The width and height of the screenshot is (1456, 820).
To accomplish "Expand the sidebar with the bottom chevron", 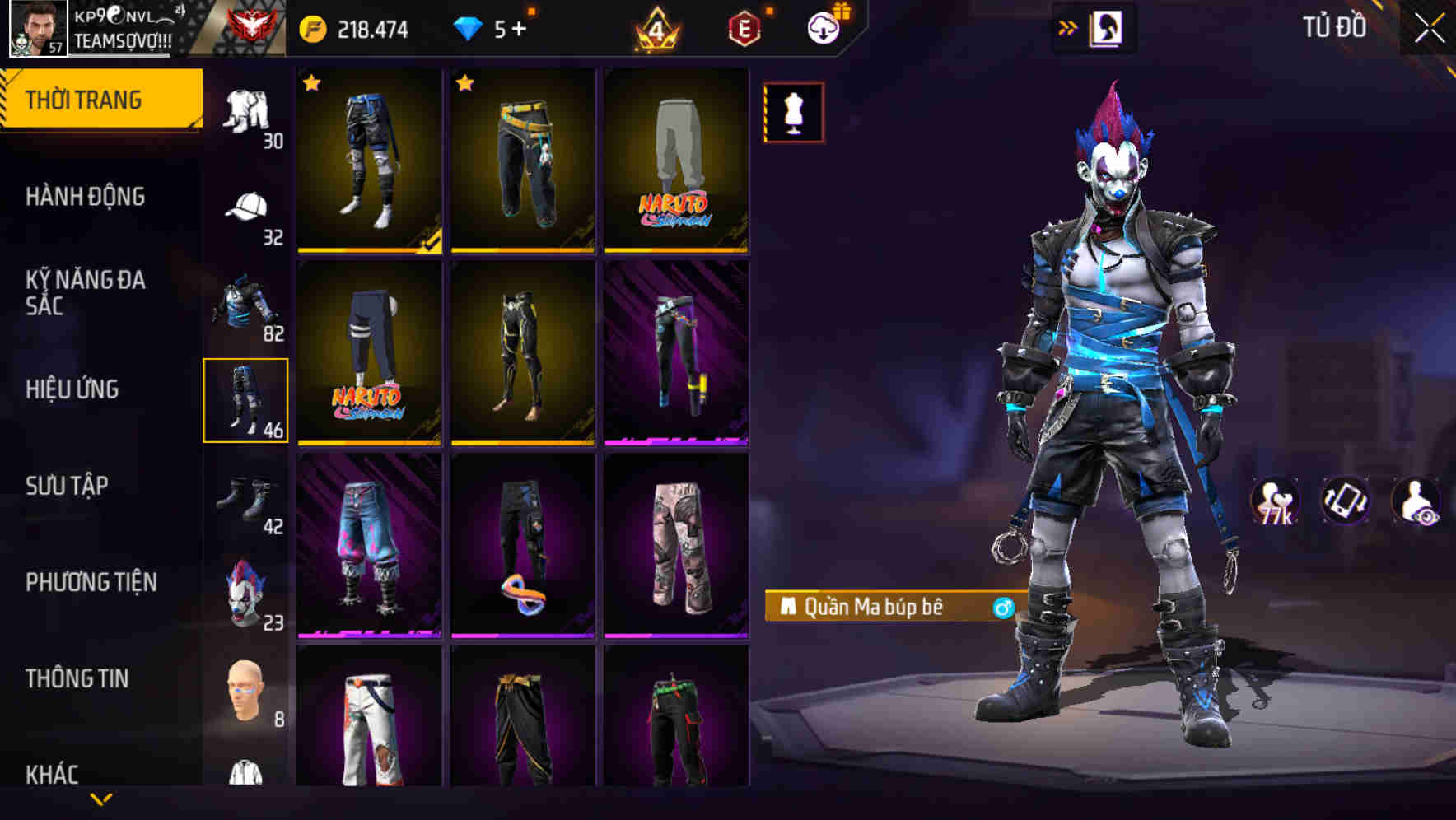I will pyautogui.click(x=101, y=799).
